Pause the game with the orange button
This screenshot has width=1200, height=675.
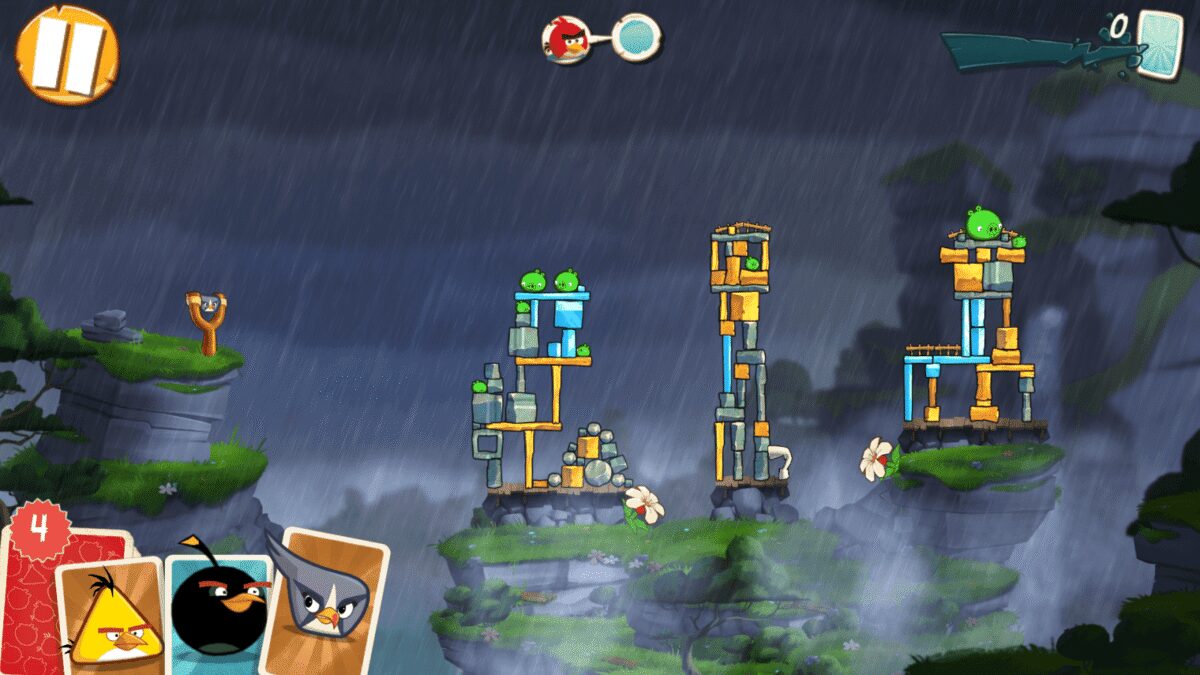66,54
